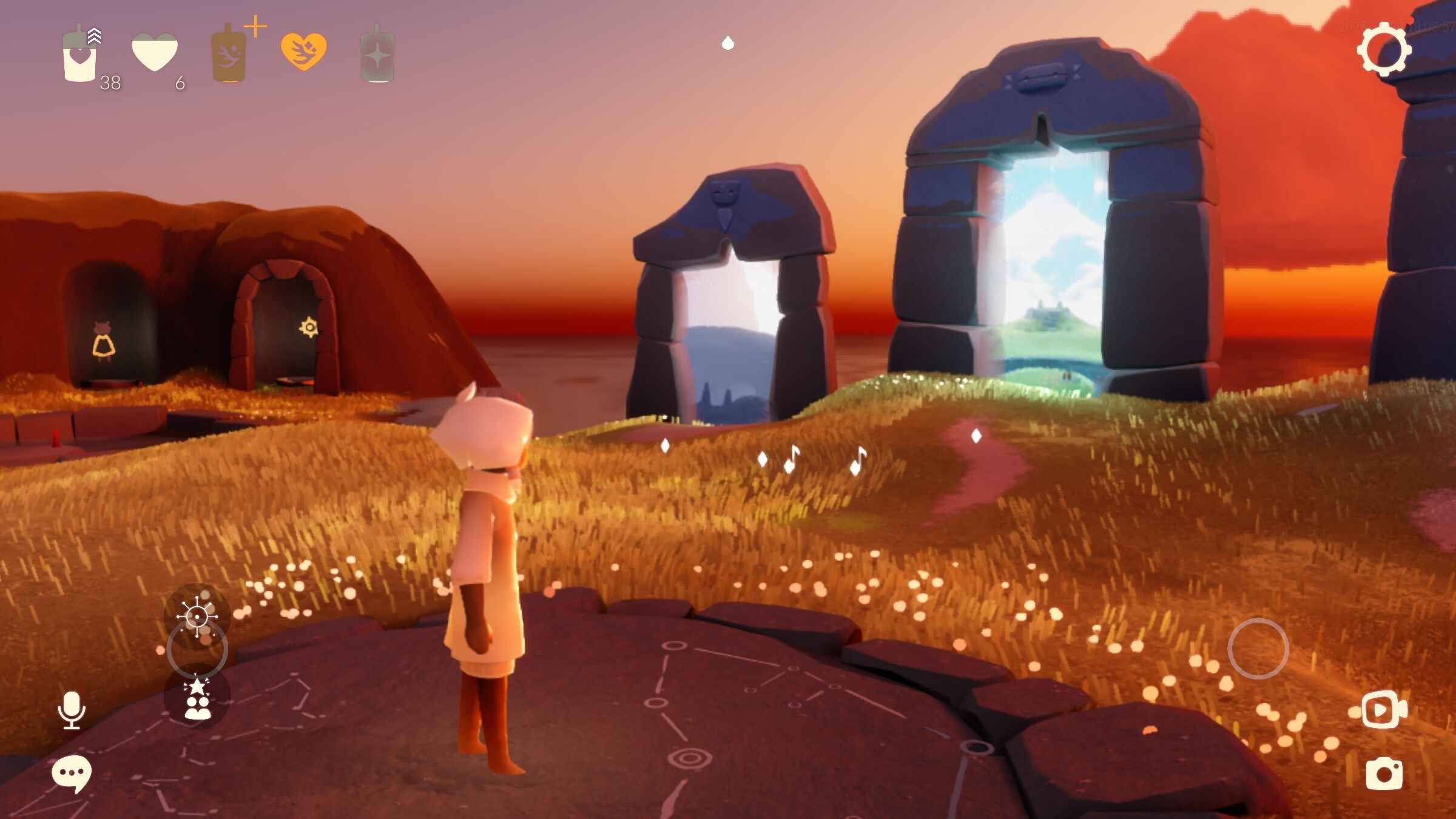Tap the circular fly action button
Viewport: 1456px width, 819px height.
pyautogui.click(x=1258, y=649)
